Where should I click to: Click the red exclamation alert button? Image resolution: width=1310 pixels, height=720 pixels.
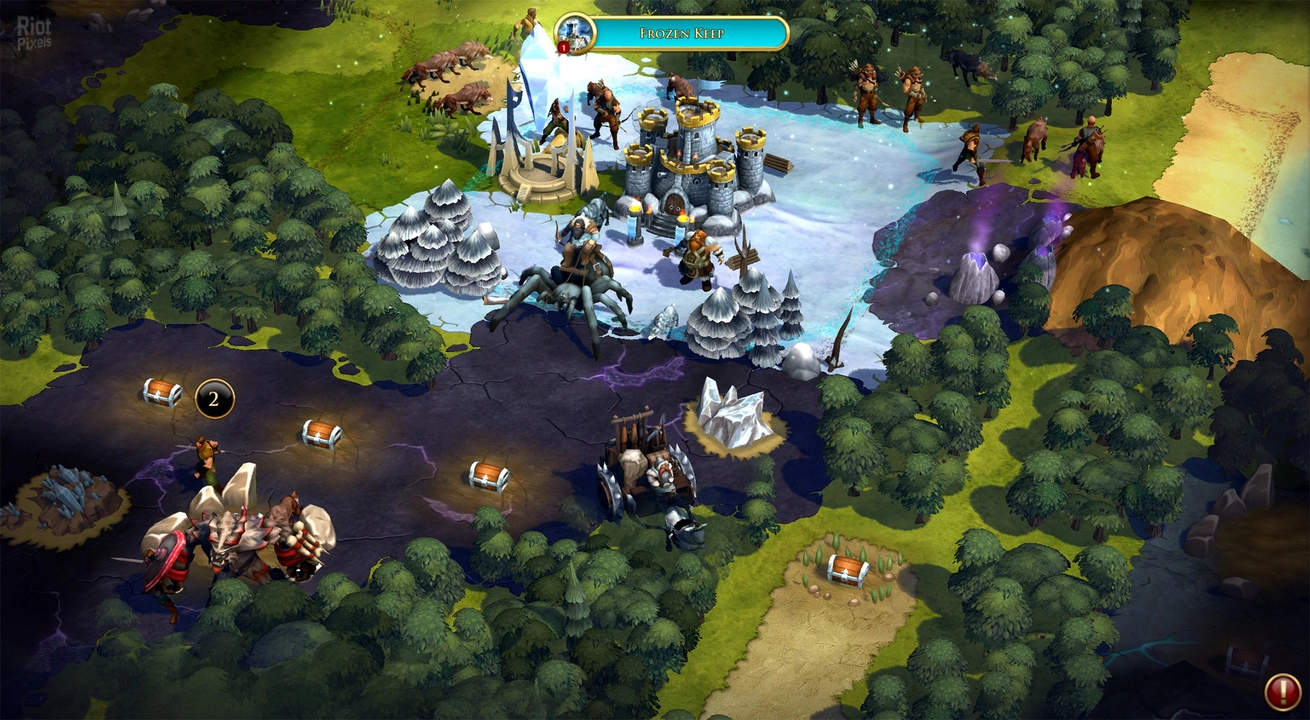1282,691
